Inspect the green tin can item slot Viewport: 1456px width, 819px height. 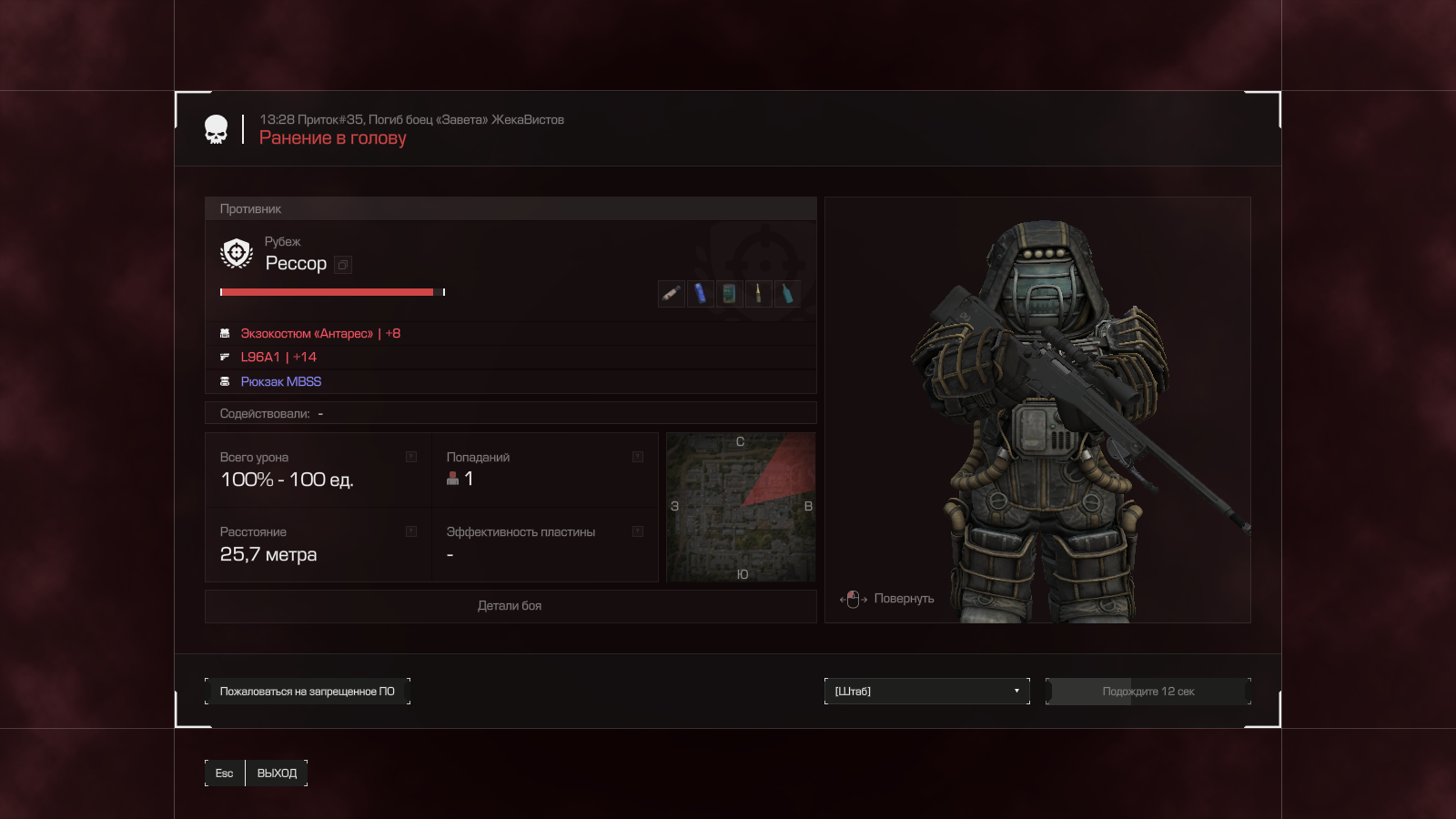point(729,294)
